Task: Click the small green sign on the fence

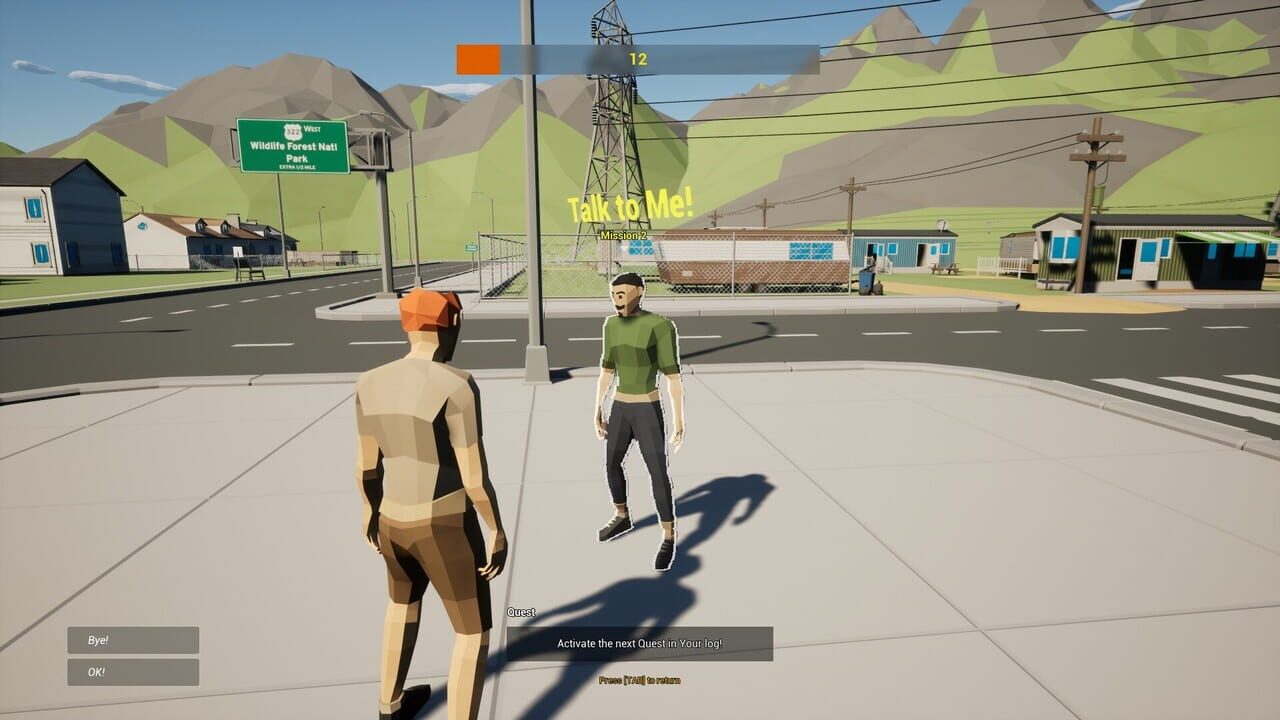Action: 471,247
